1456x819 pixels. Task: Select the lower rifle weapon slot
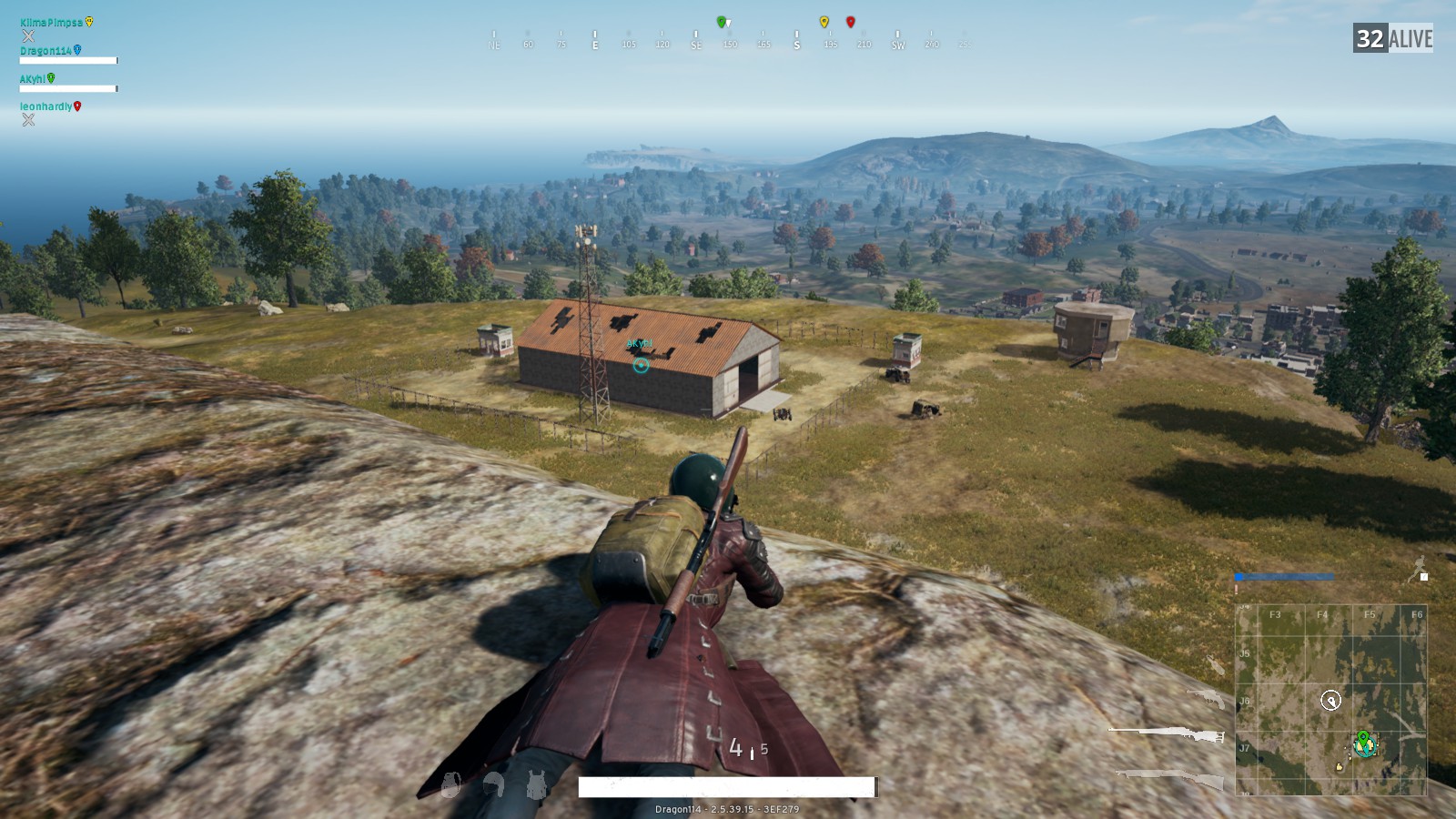tap(1171, 778)
